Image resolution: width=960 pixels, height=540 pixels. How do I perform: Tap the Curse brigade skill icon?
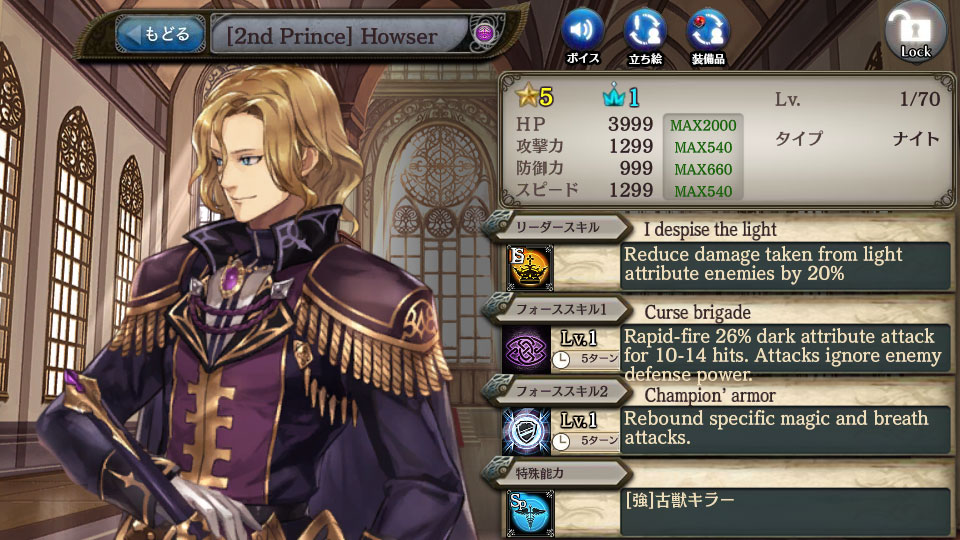tap(527, 349)
